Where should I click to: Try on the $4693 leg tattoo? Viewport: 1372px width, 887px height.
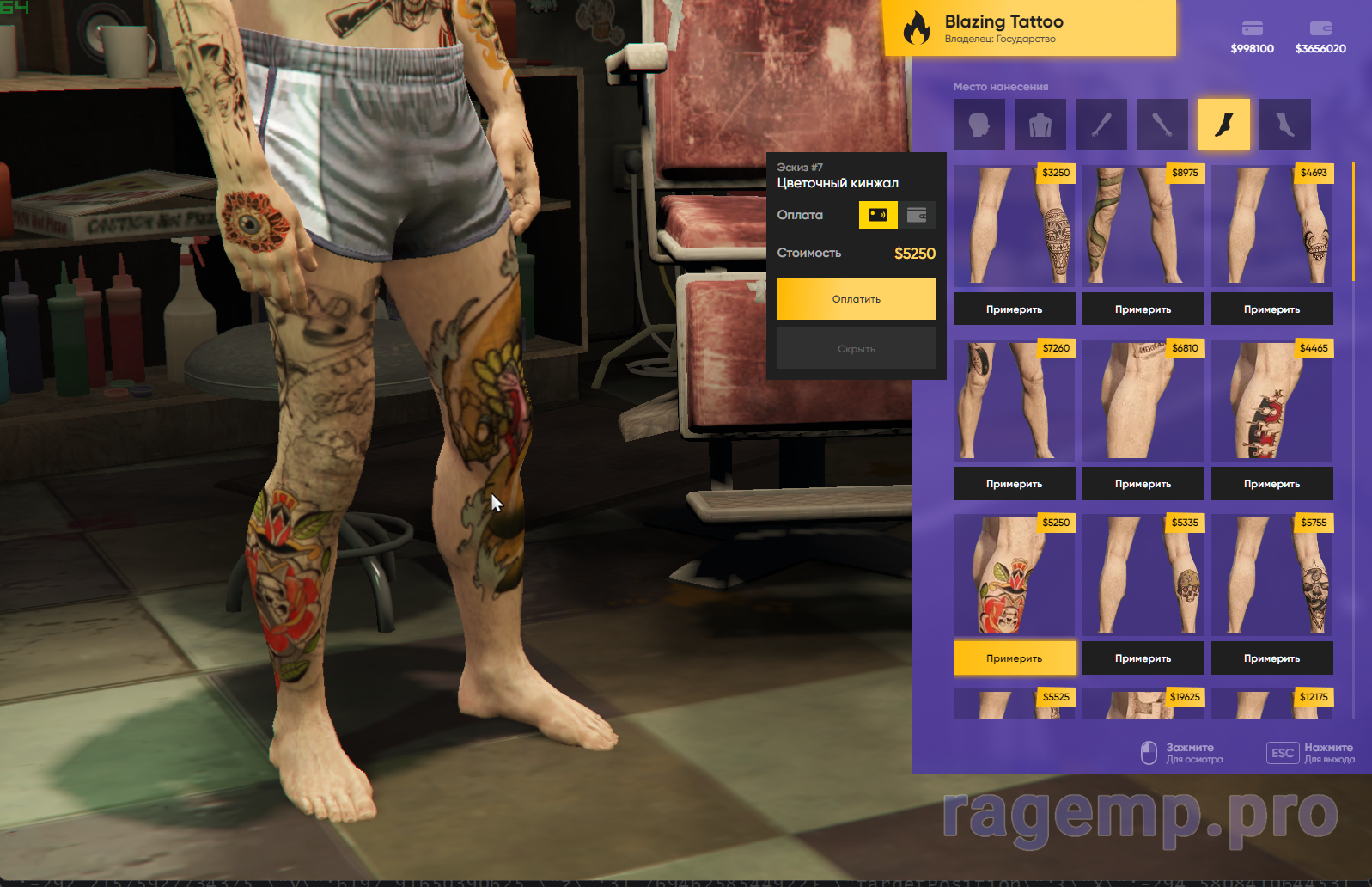pos(1271,309)
